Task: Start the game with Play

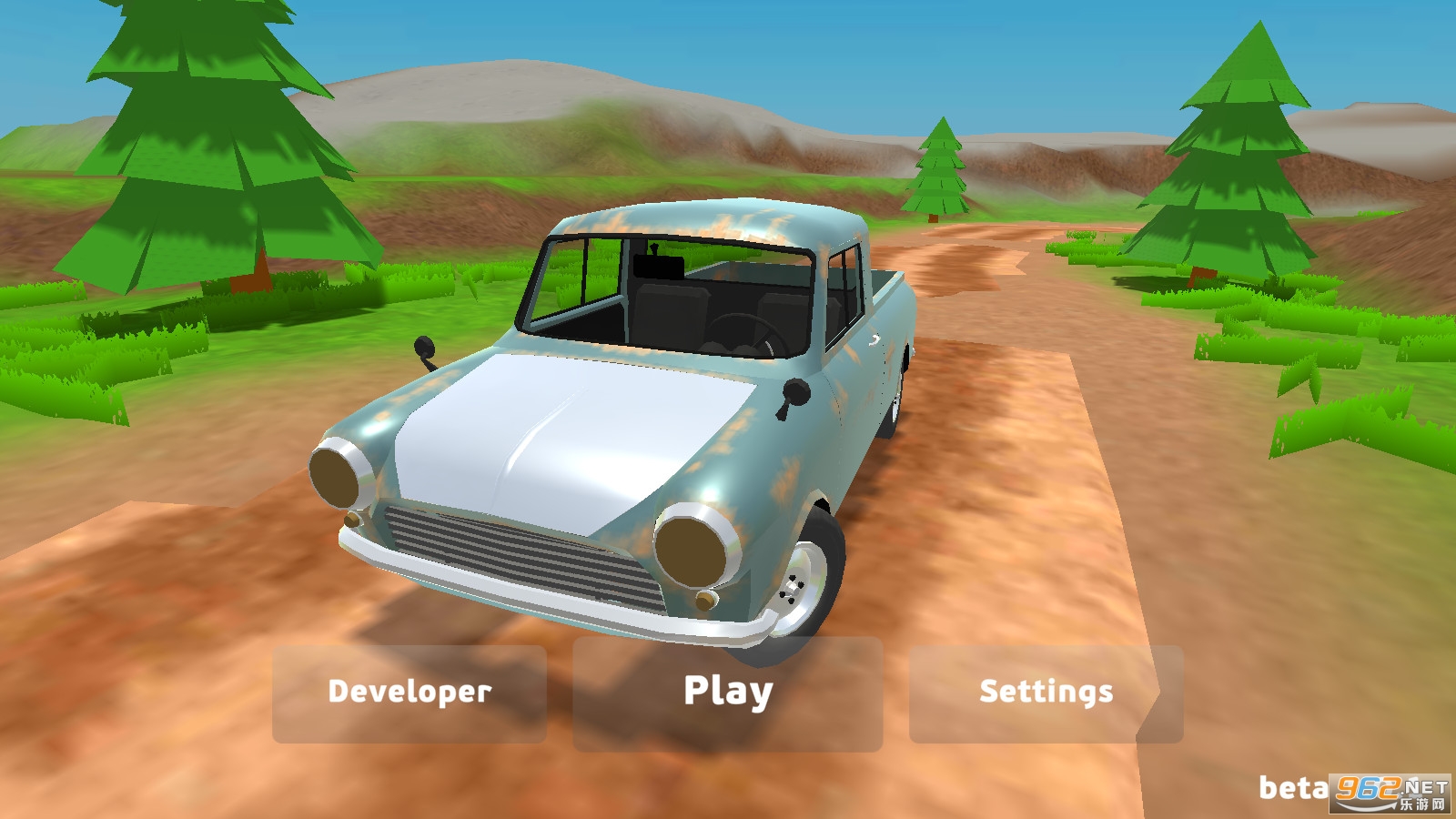Action: pos(727,693)
